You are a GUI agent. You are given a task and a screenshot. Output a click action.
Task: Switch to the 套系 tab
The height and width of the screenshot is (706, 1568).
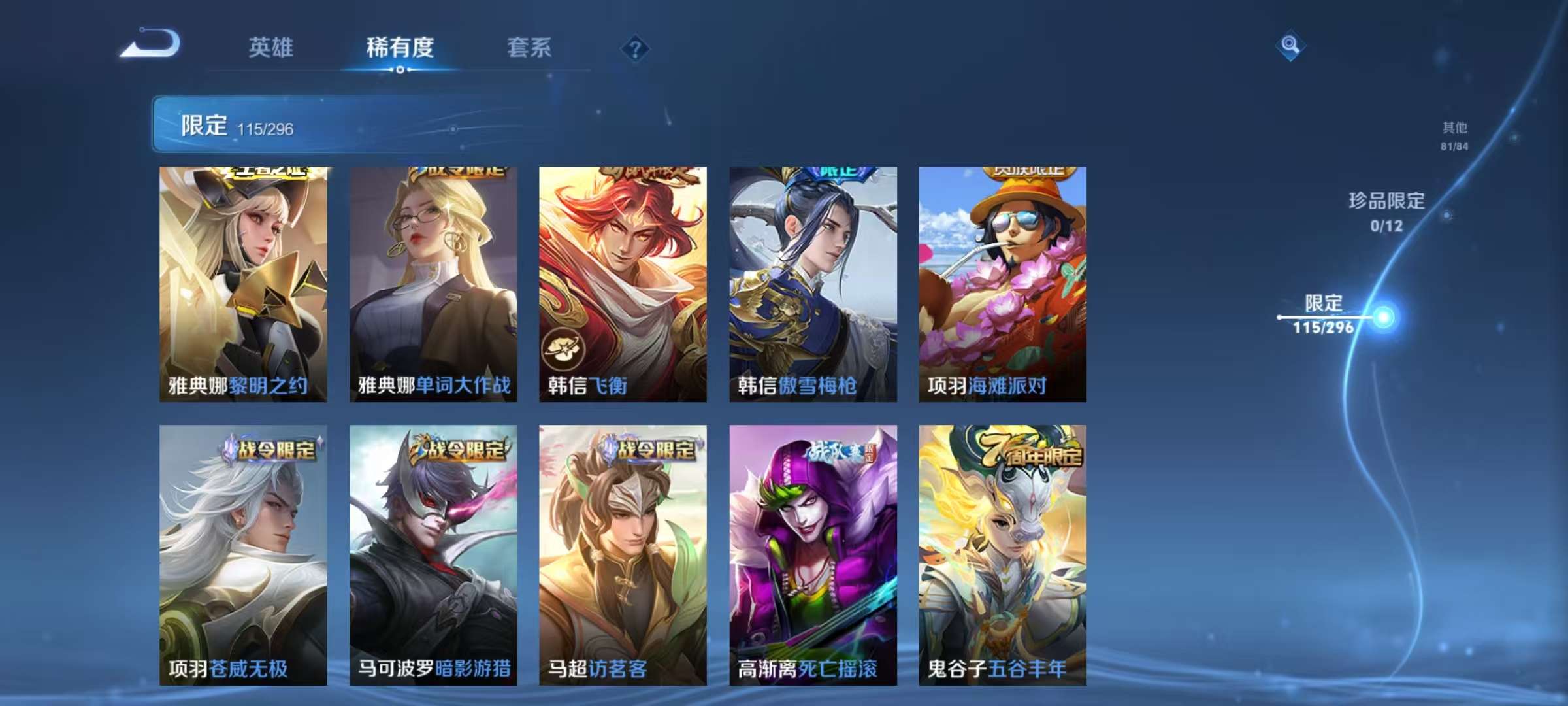529,47
